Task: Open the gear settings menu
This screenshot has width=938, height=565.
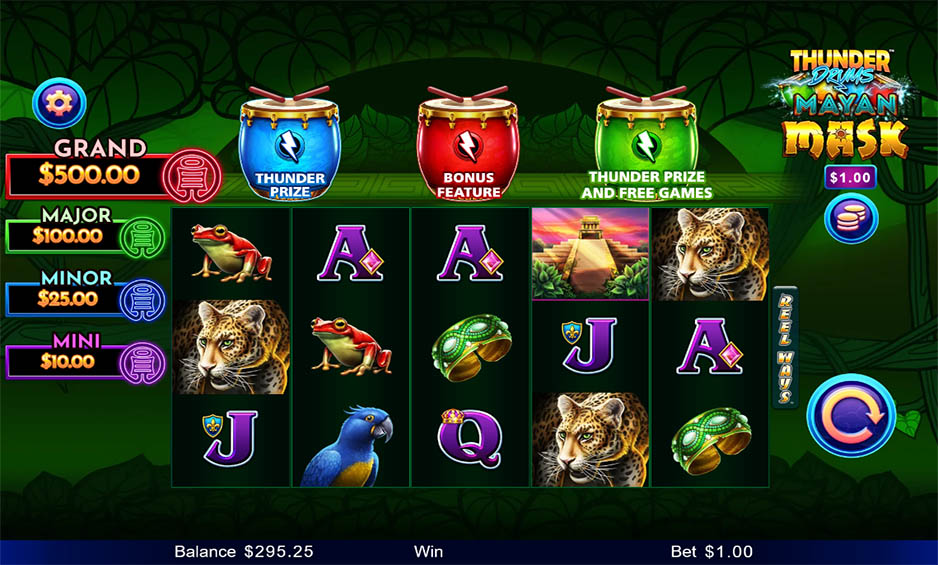Action: point(60,101)
